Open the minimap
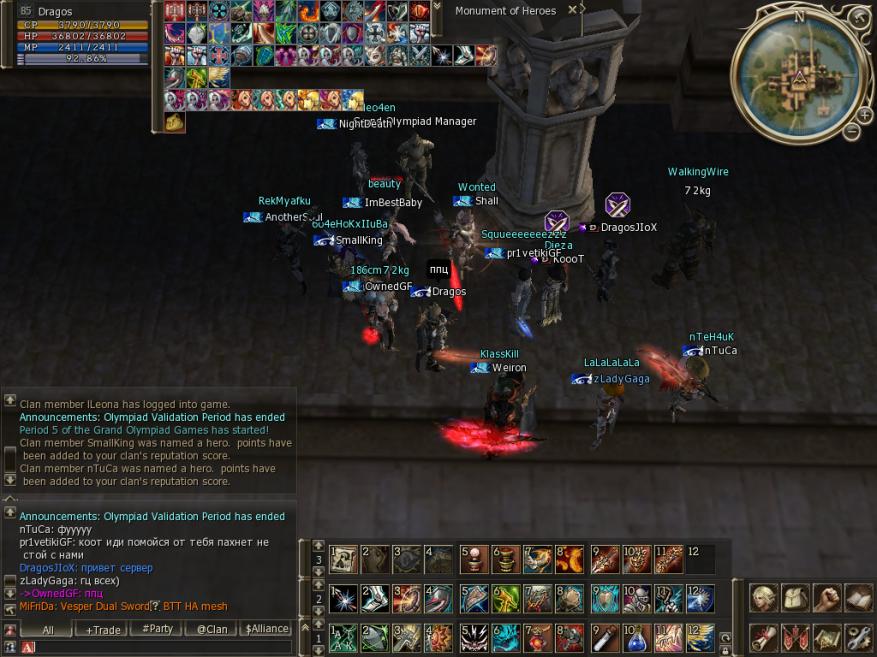The width and height of the screenshot is (877, 657). point(798,75)
